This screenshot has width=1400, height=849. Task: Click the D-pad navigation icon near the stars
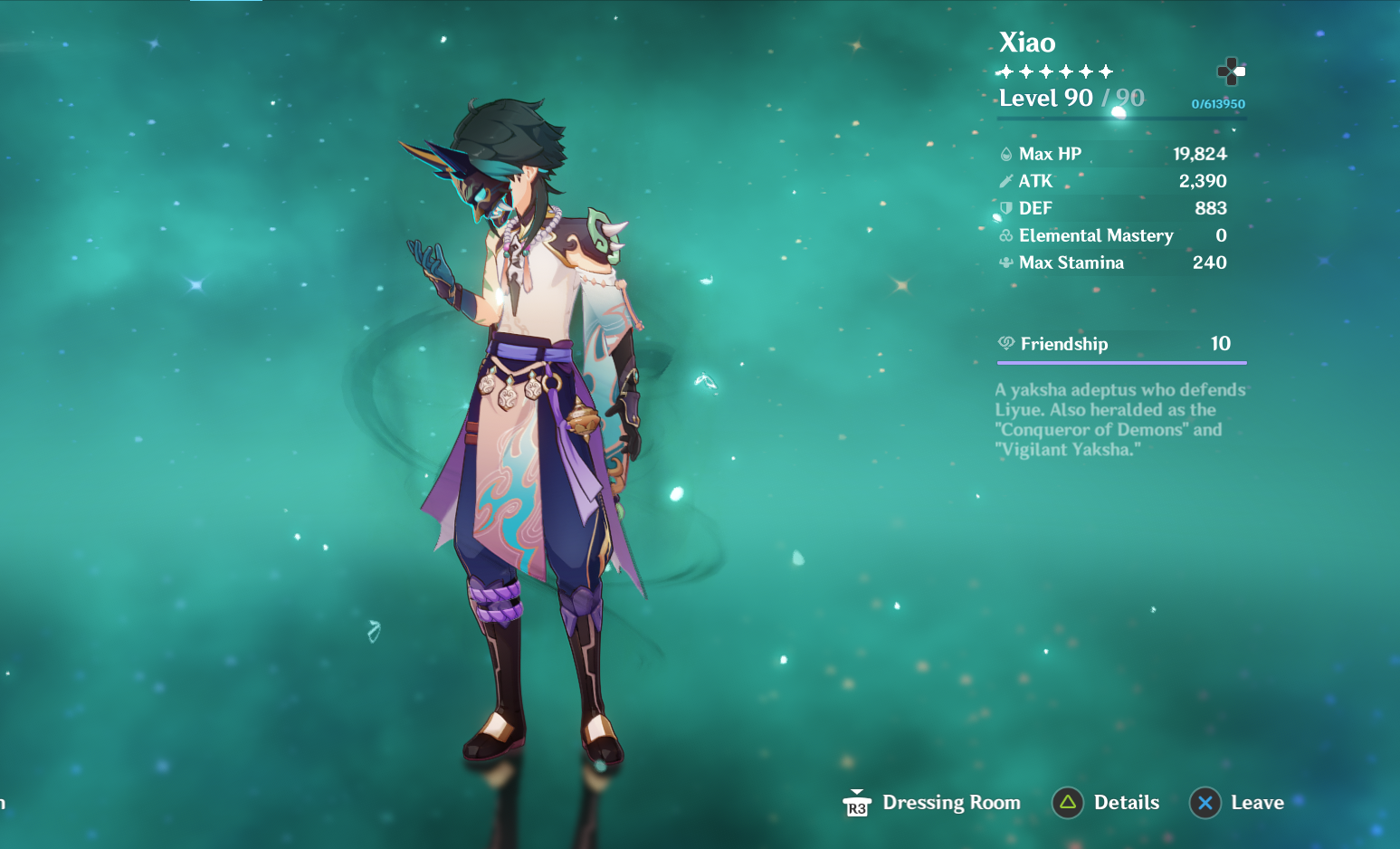click(x=1233, y=70)
